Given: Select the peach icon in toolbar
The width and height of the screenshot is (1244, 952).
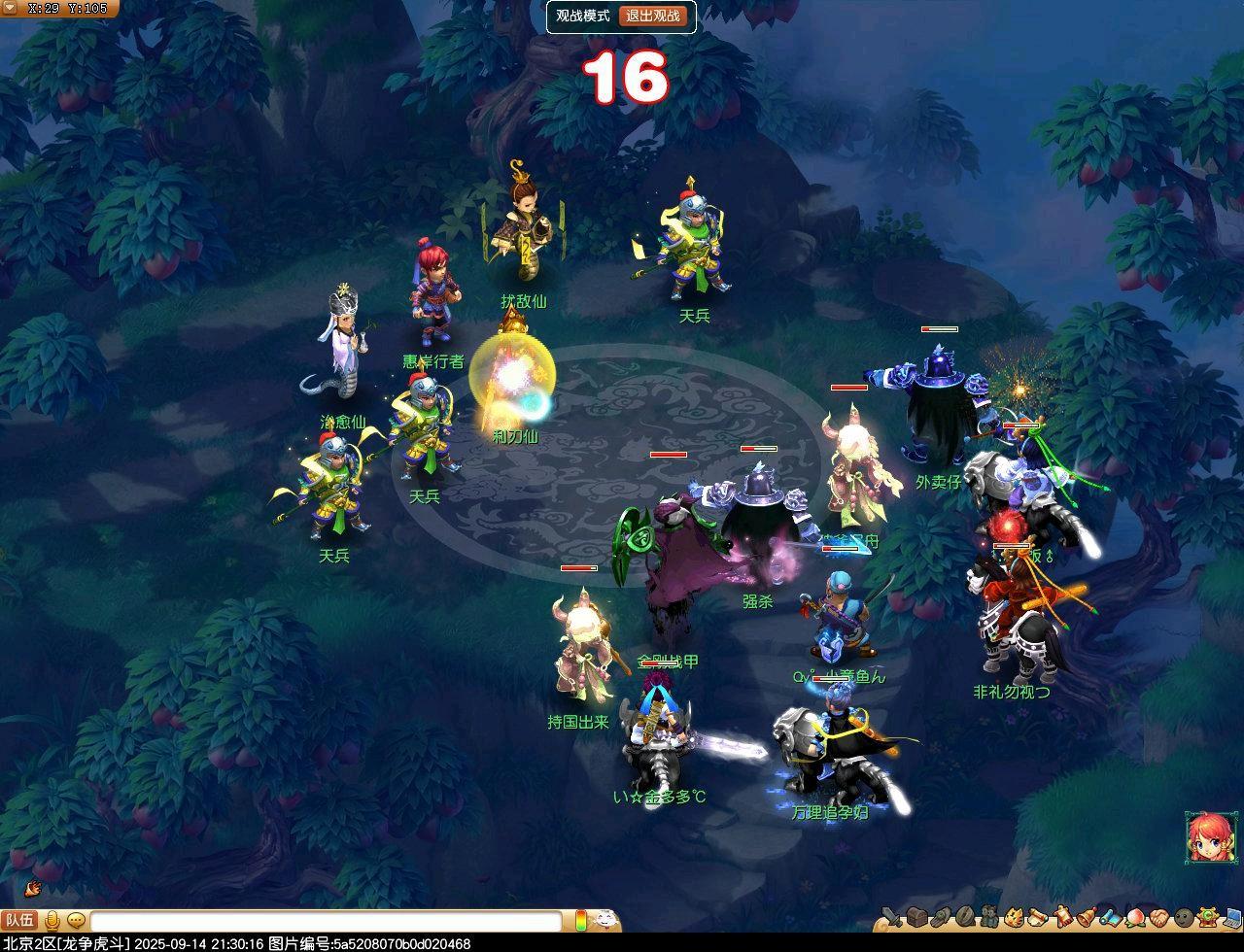Looking at the screenshot, I should point(1134,917).
